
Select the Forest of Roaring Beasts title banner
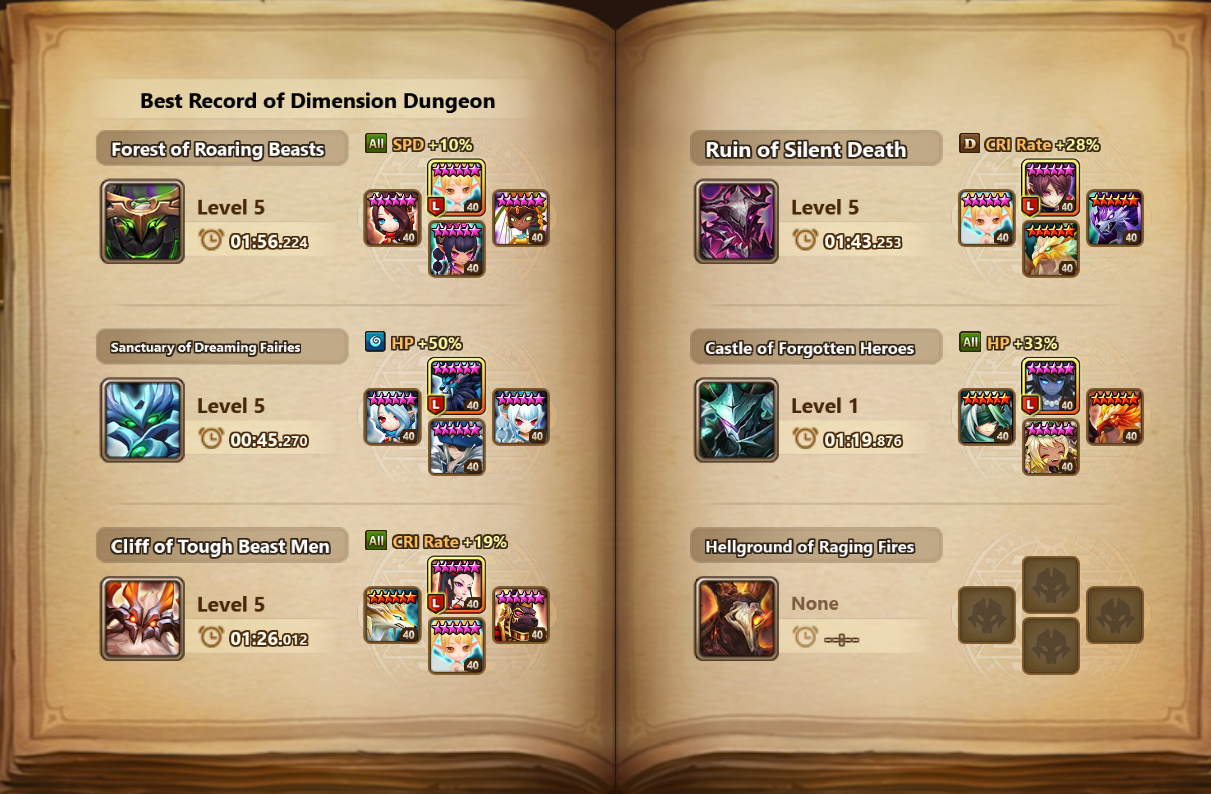[x=221, y=149]
